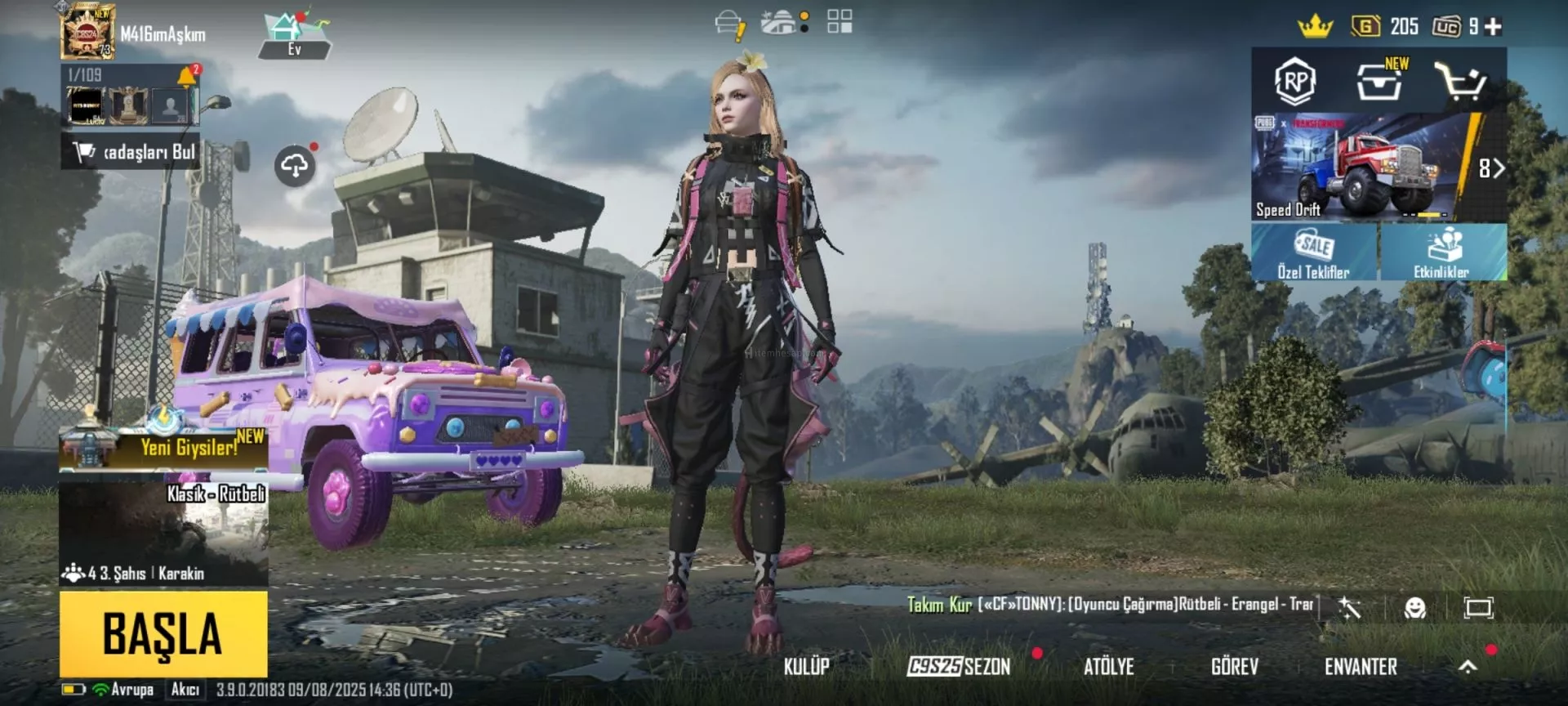
Task: Open the Klasik - Rütbeli mode selector
Action: 163,531
